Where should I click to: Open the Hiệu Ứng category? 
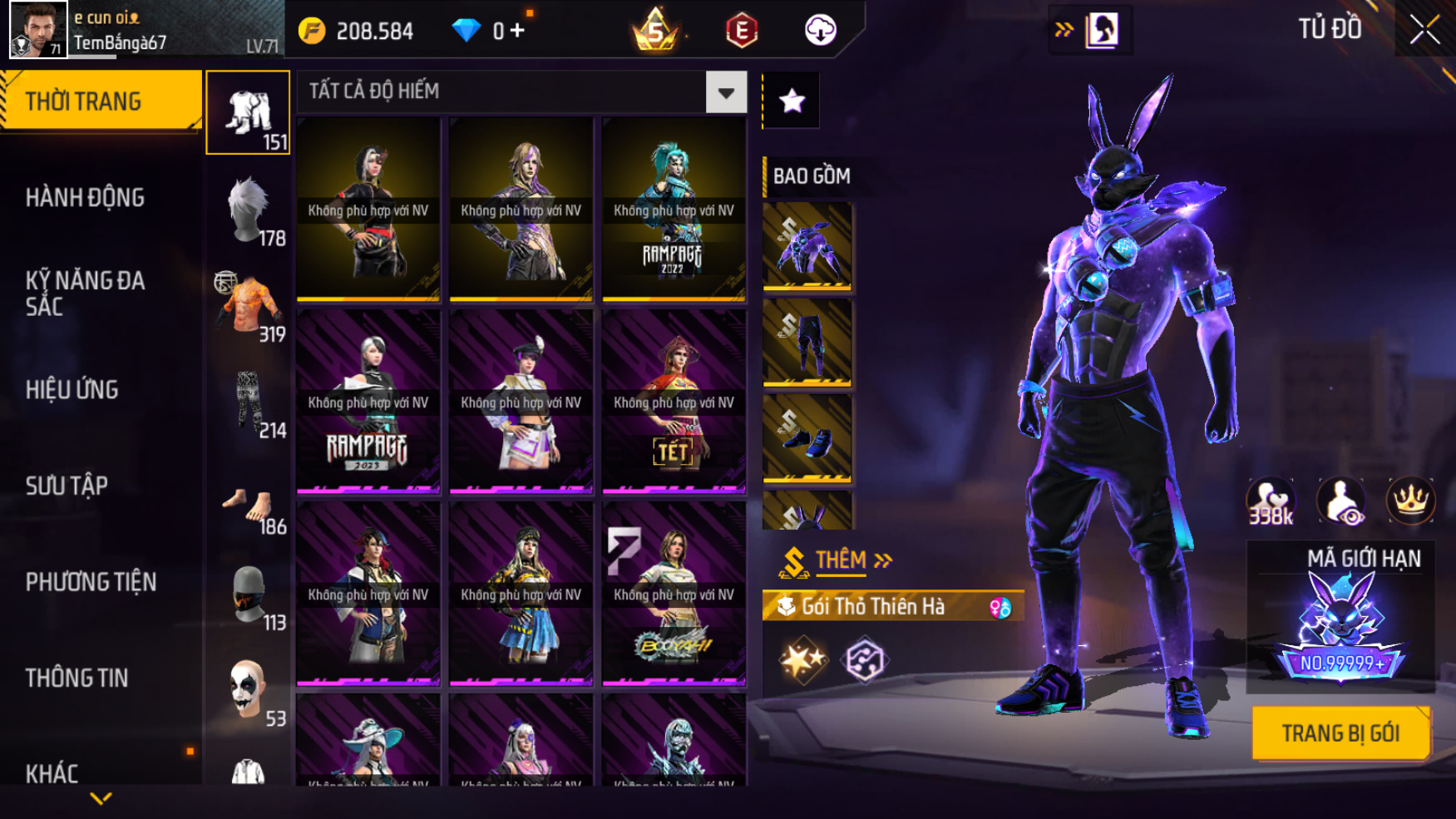(72, 389)
